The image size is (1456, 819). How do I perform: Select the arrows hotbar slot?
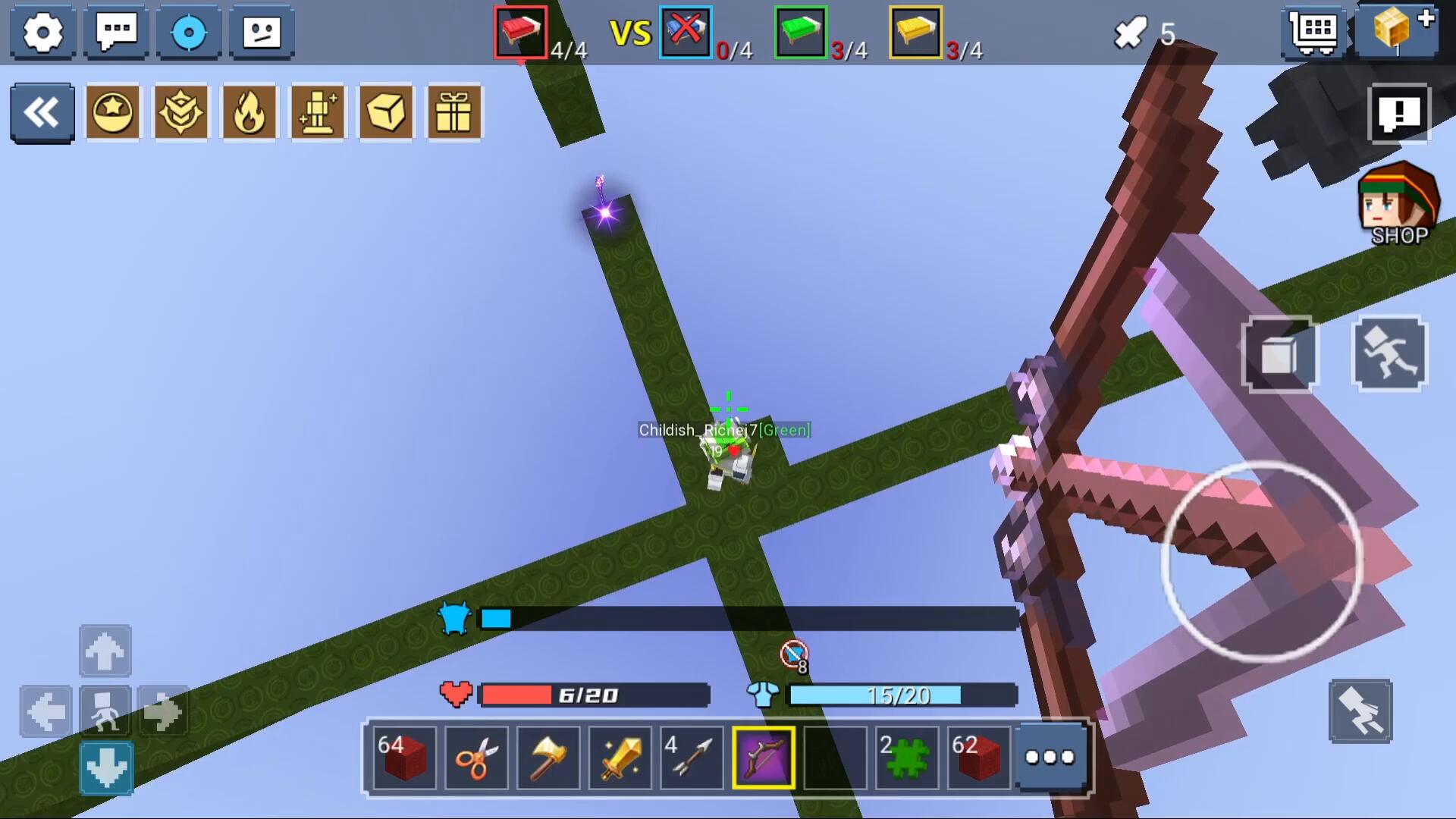[x=692, y=757]
